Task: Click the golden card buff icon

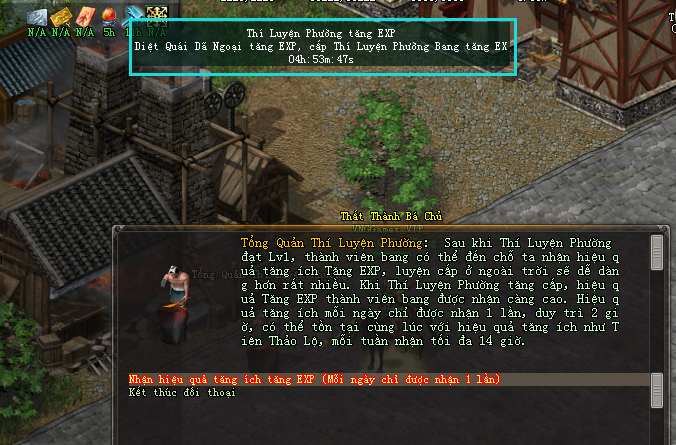Action: tap(61, 16)
